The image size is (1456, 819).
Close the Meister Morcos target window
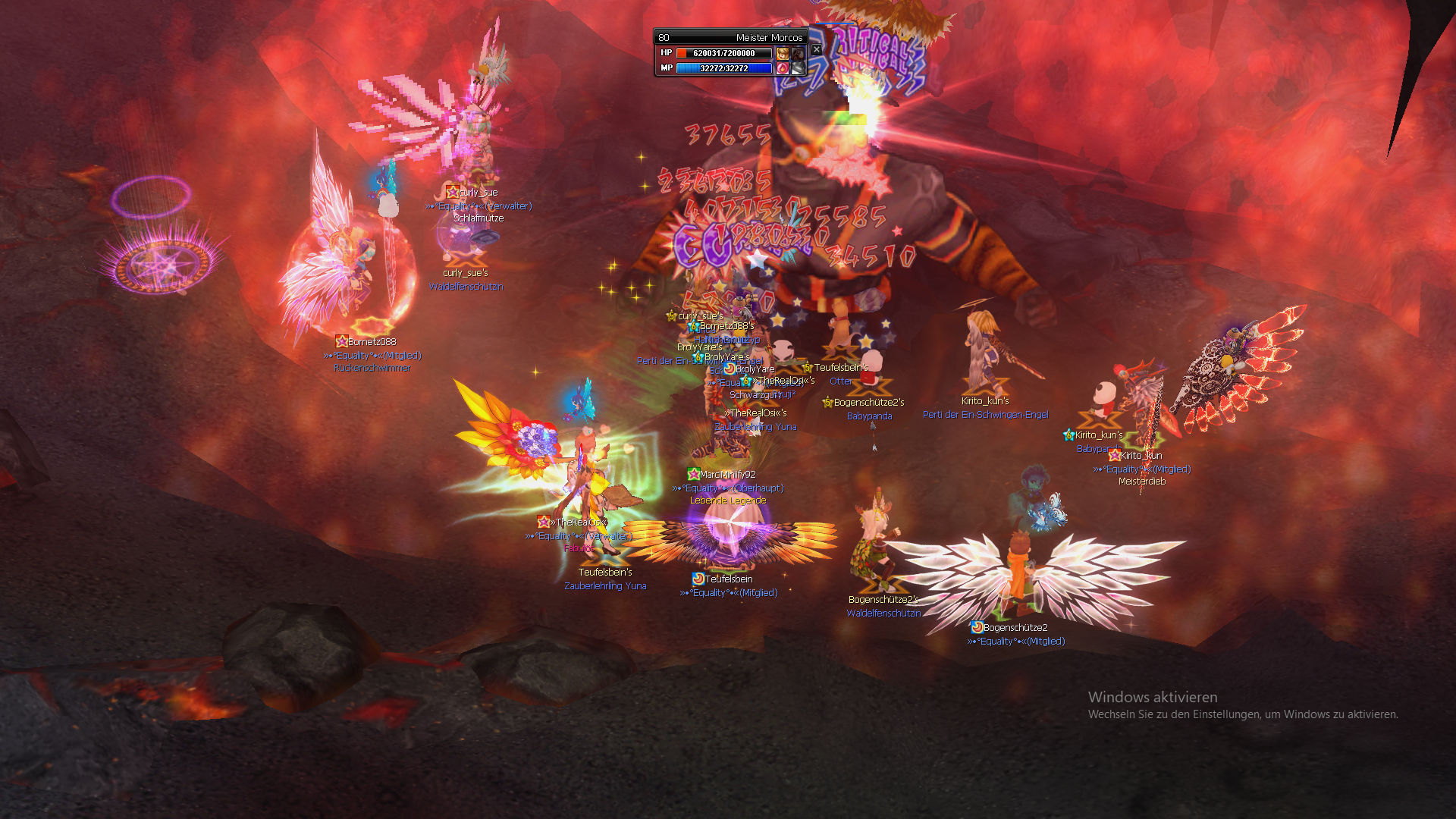[x=816, y=49]
